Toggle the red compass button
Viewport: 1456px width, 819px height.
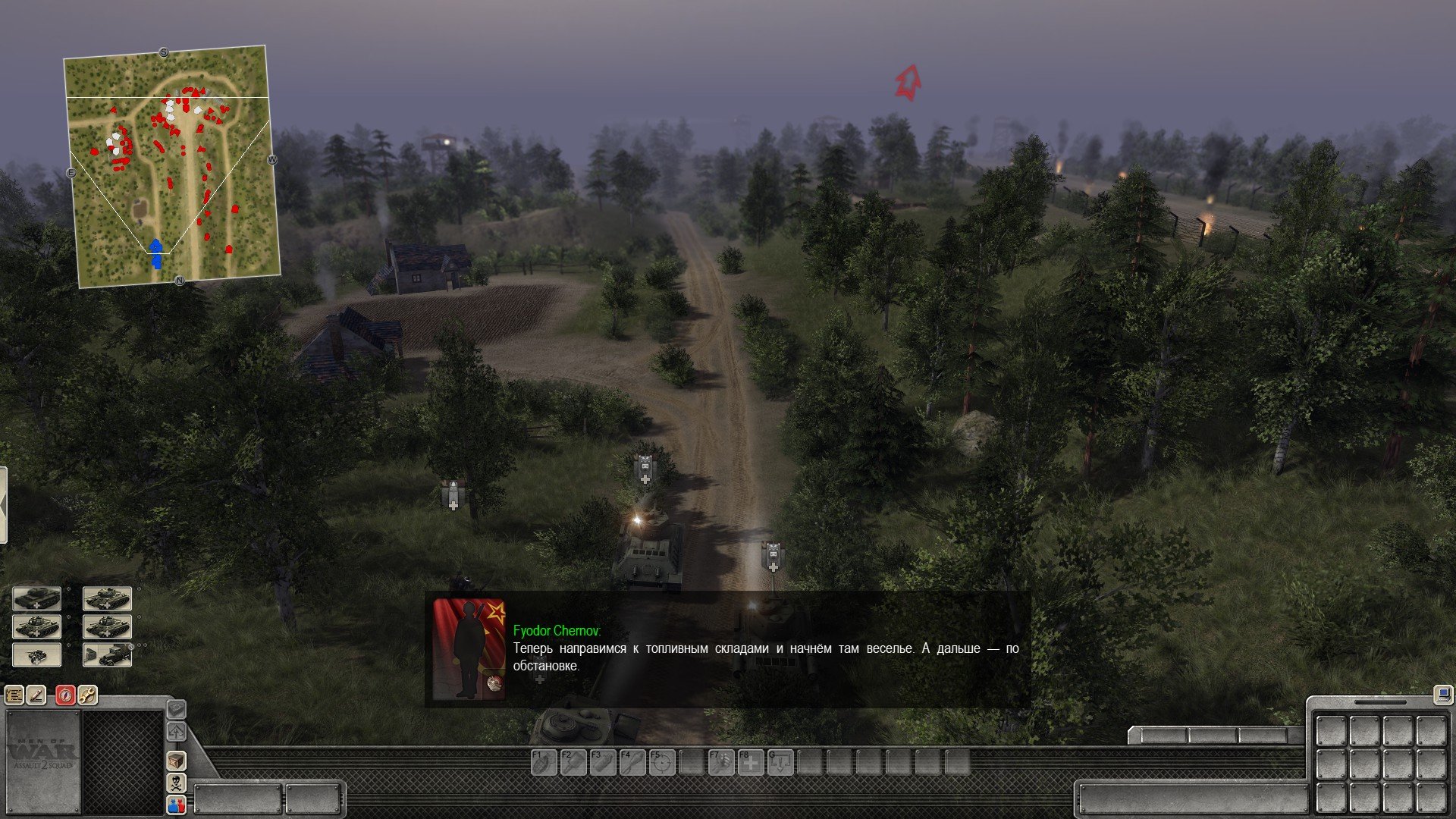click(65, 695)
